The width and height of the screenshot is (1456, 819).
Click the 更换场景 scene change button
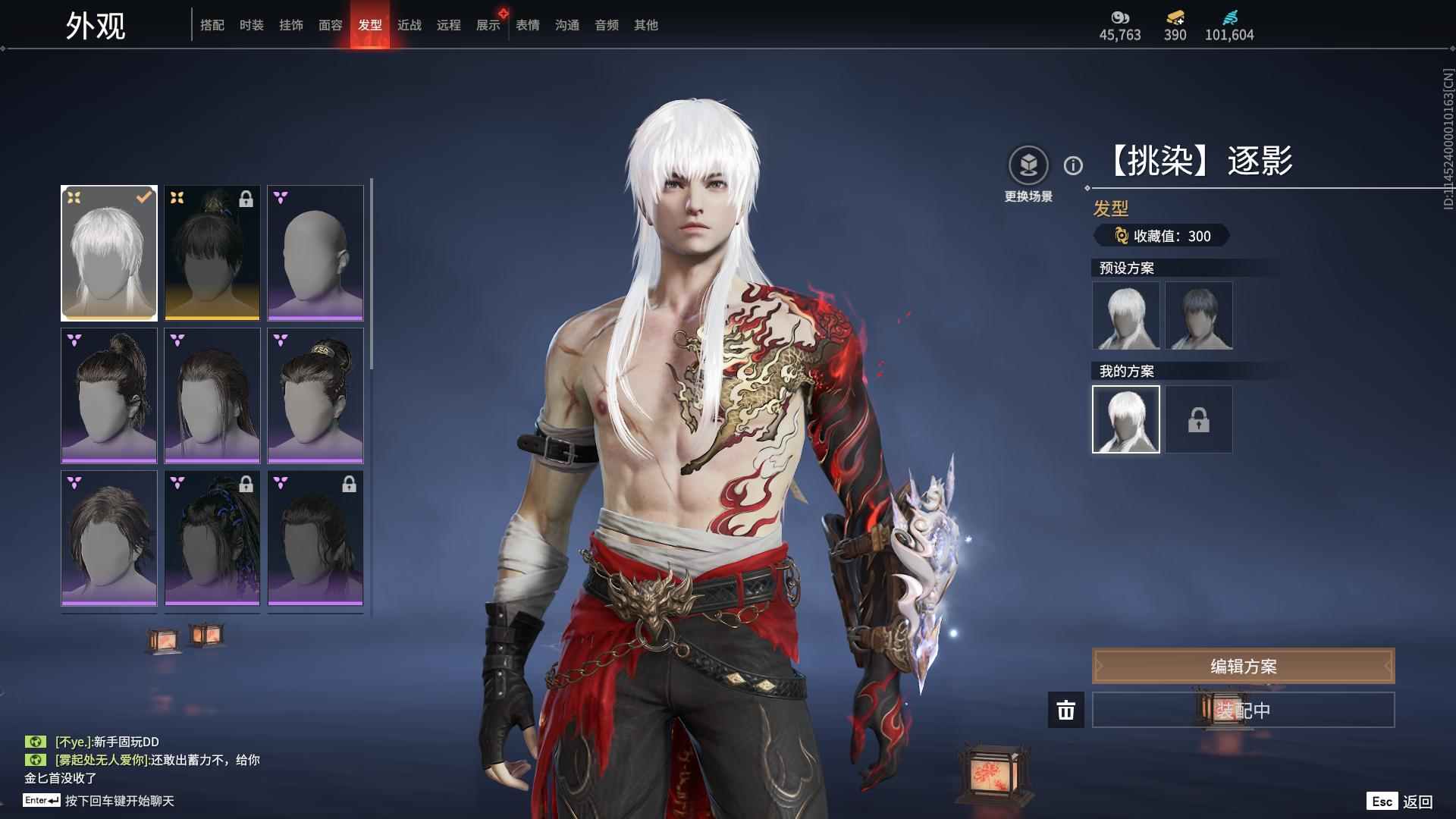pos(1028,165)
